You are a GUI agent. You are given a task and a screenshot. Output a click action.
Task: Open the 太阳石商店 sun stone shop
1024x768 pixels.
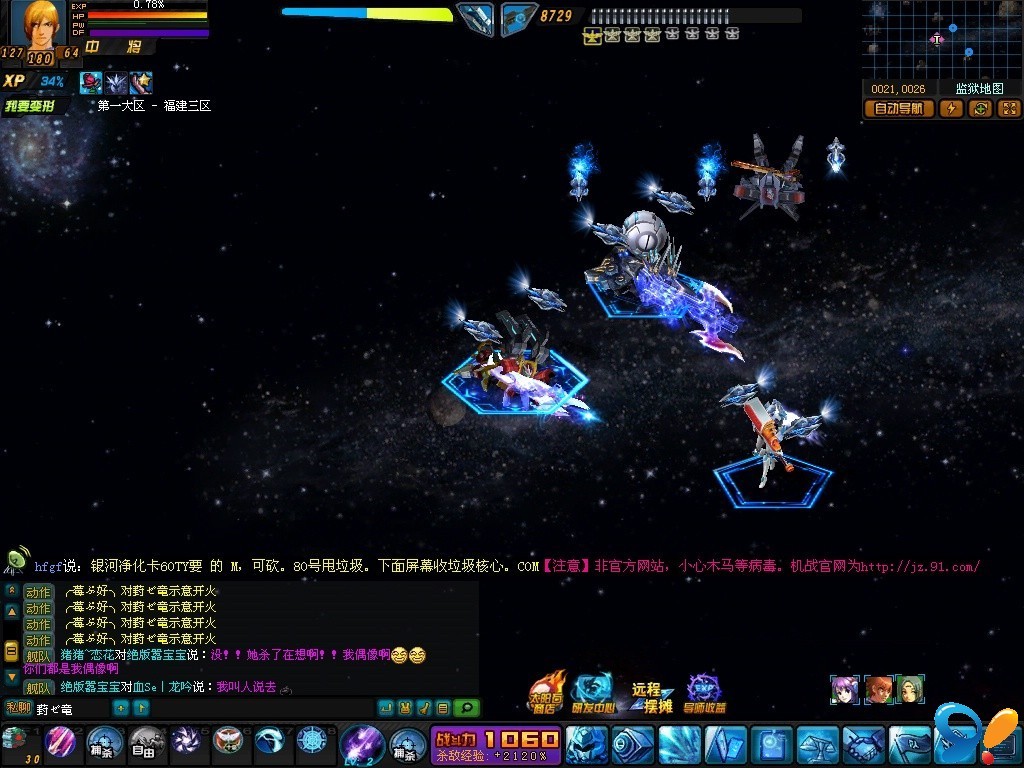545,692
